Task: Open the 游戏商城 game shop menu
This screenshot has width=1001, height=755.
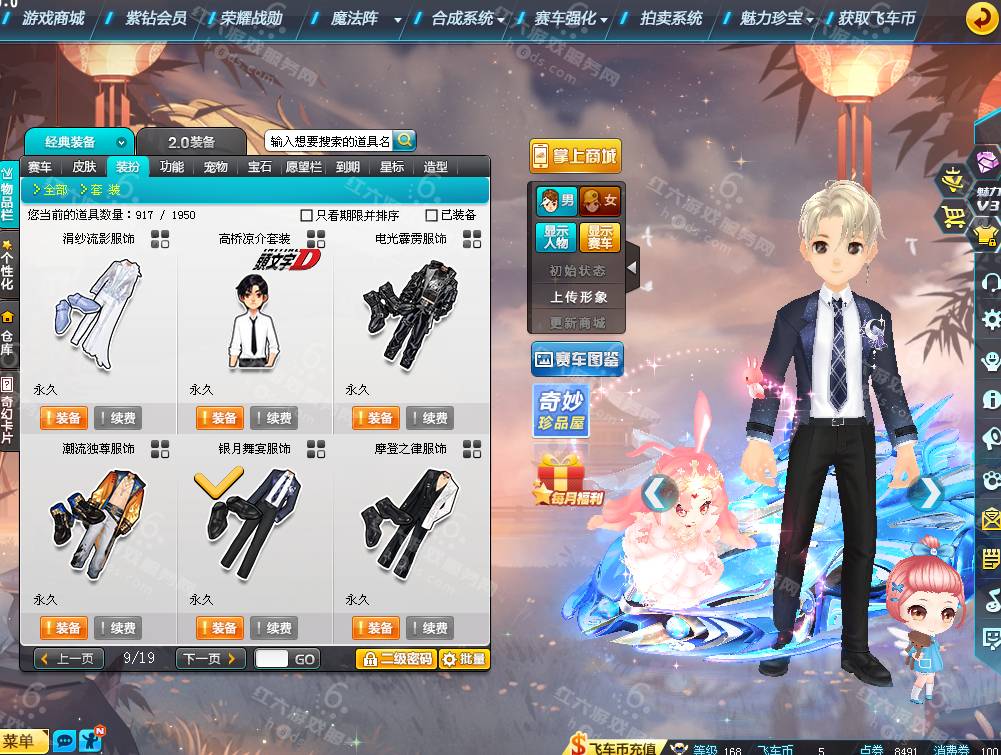Action: click(53, 18)
